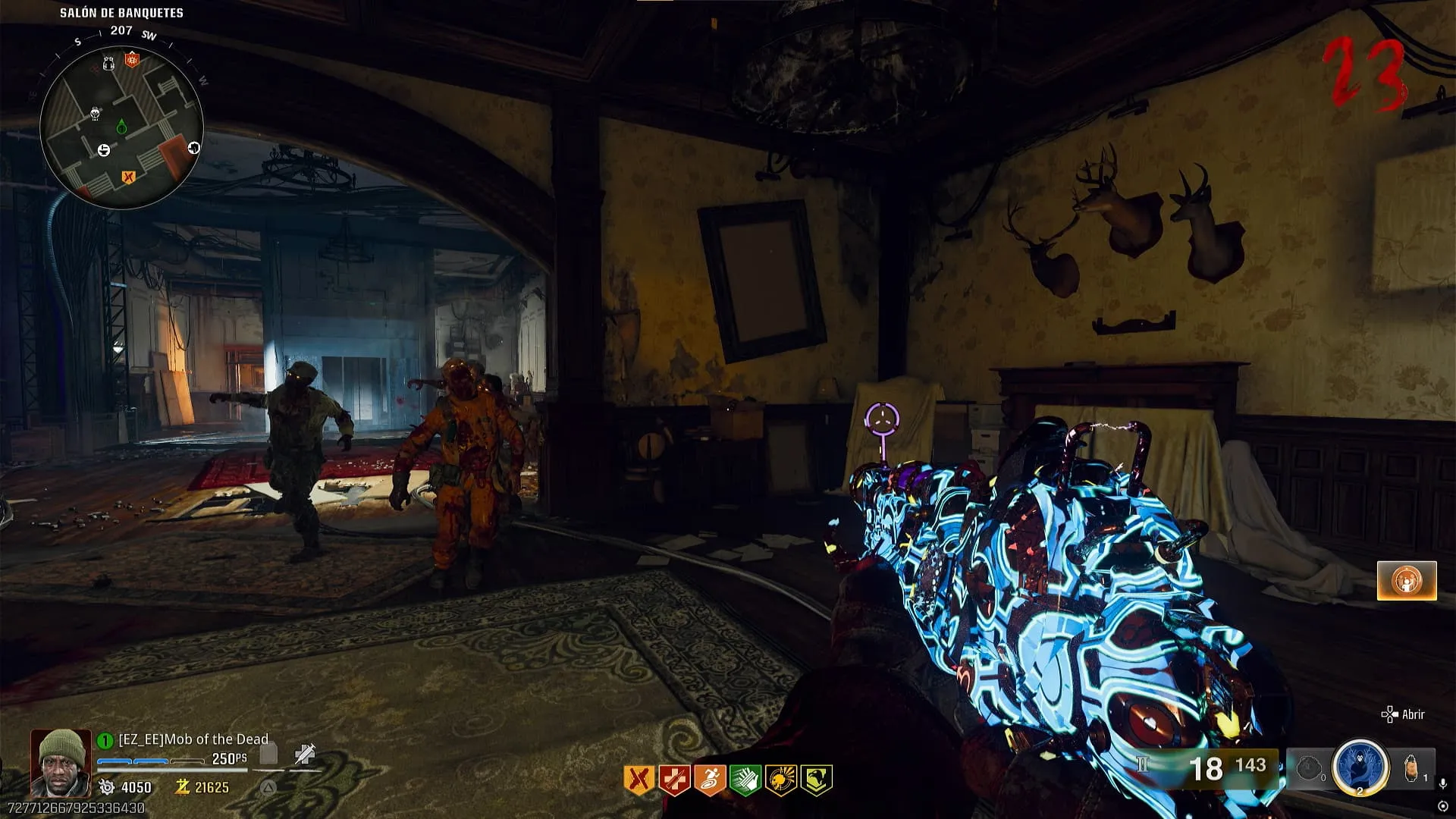
Task: Click the armor vest marker on minimap
Action: (108, 63)
